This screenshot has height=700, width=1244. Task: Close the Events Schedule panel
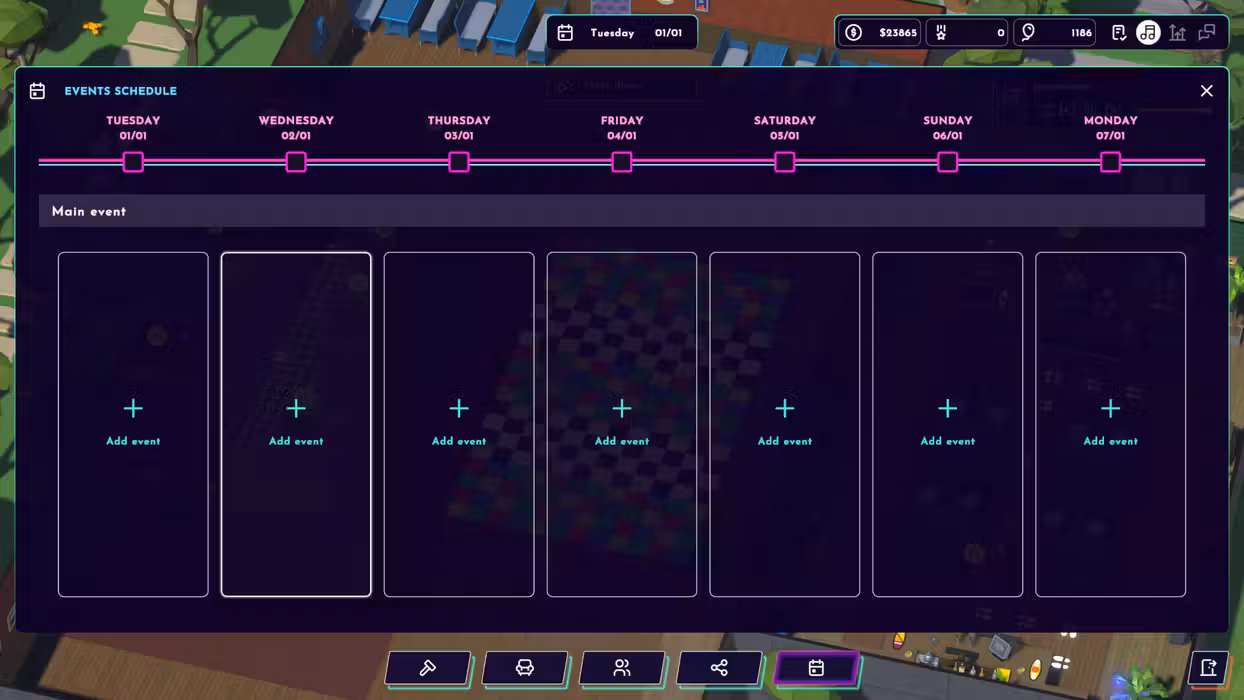(1206, 91)
